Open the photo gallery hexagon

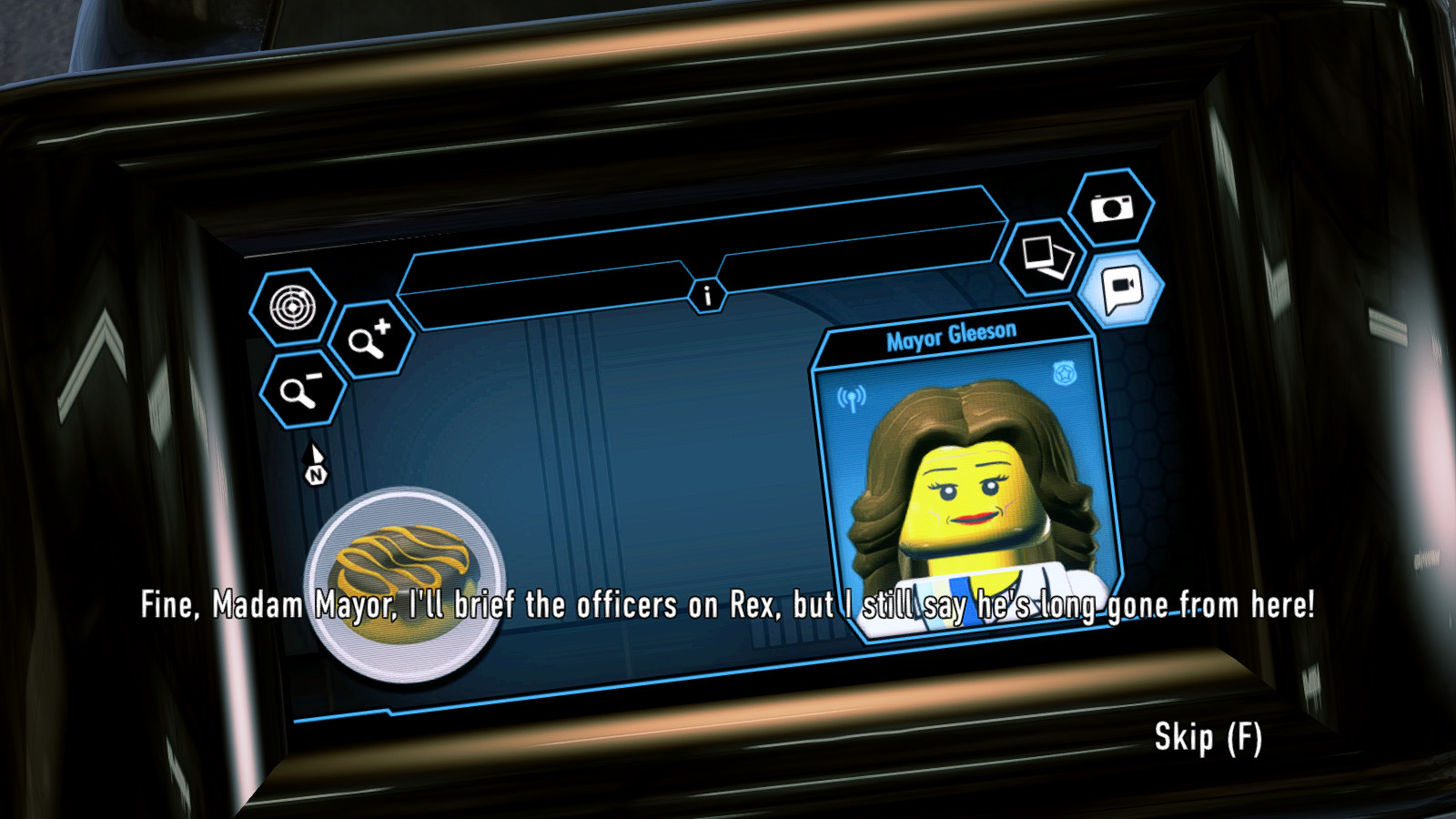point(1045,258)
